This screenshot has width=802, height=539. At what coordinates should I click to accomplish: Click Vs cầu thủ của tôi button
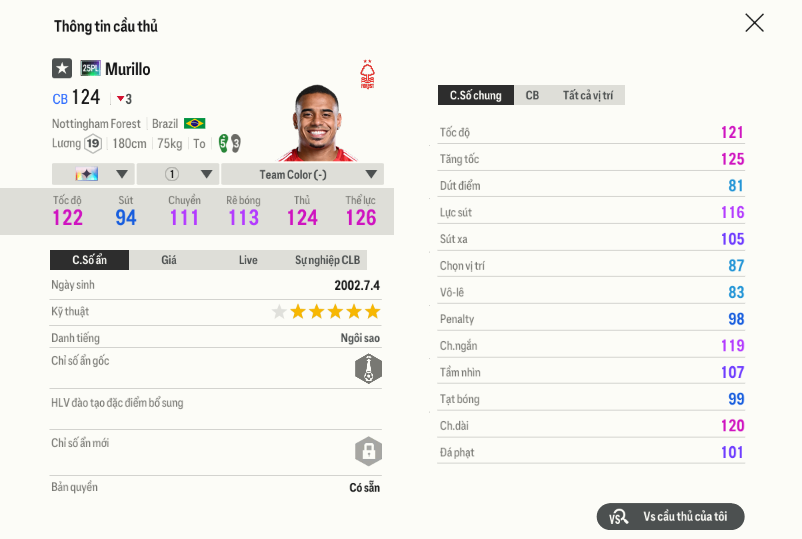[x=671, y=516]
